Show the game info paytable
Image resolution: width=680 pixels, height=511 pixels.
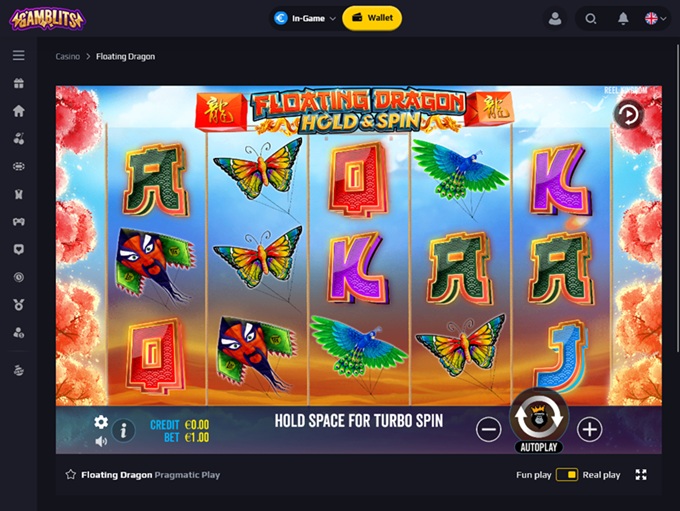point(124,431)
